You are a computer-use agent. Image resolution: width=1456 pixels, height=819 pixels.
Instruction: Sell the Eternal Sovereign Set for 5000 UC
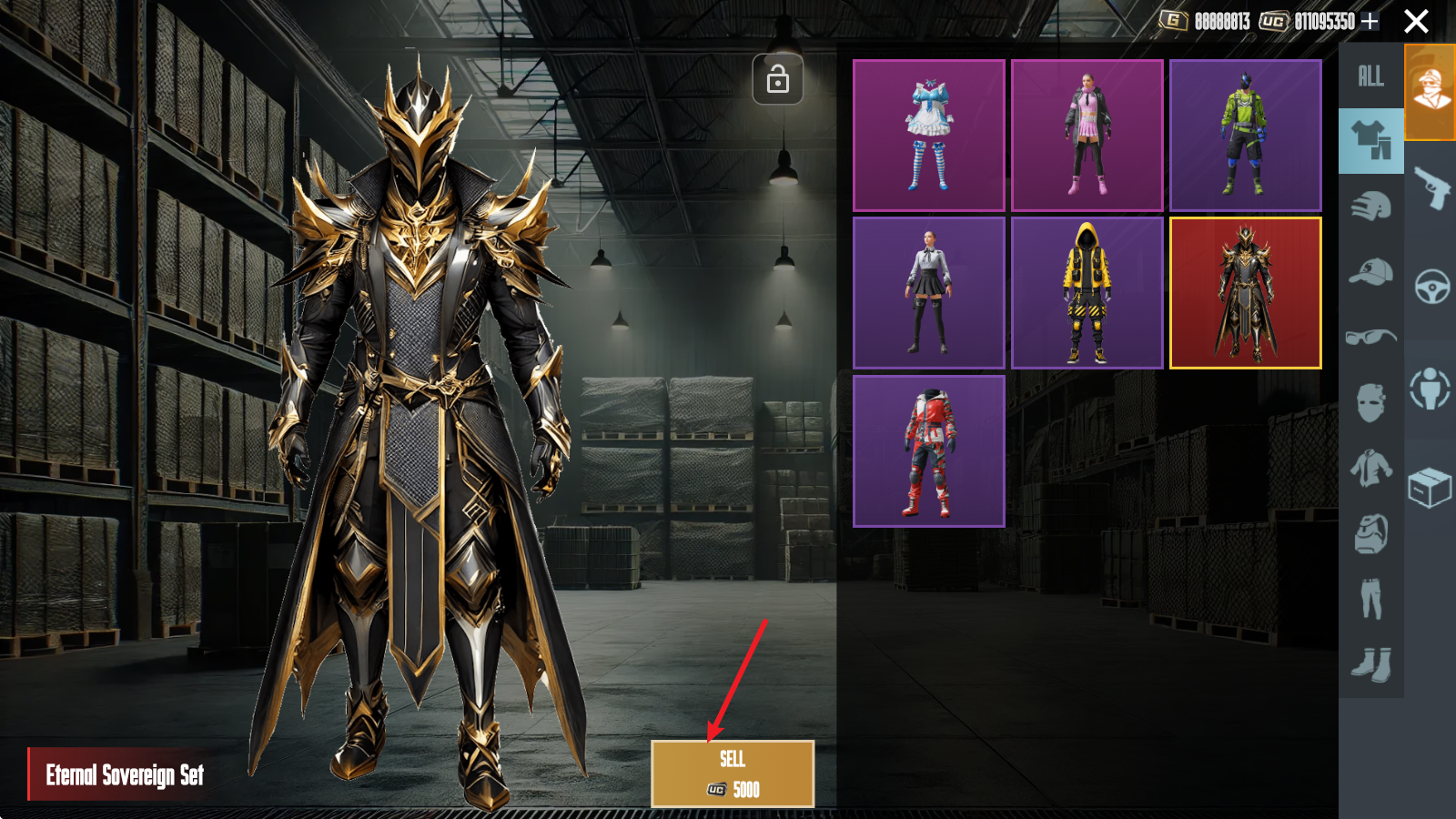click(x=732, y=773)
